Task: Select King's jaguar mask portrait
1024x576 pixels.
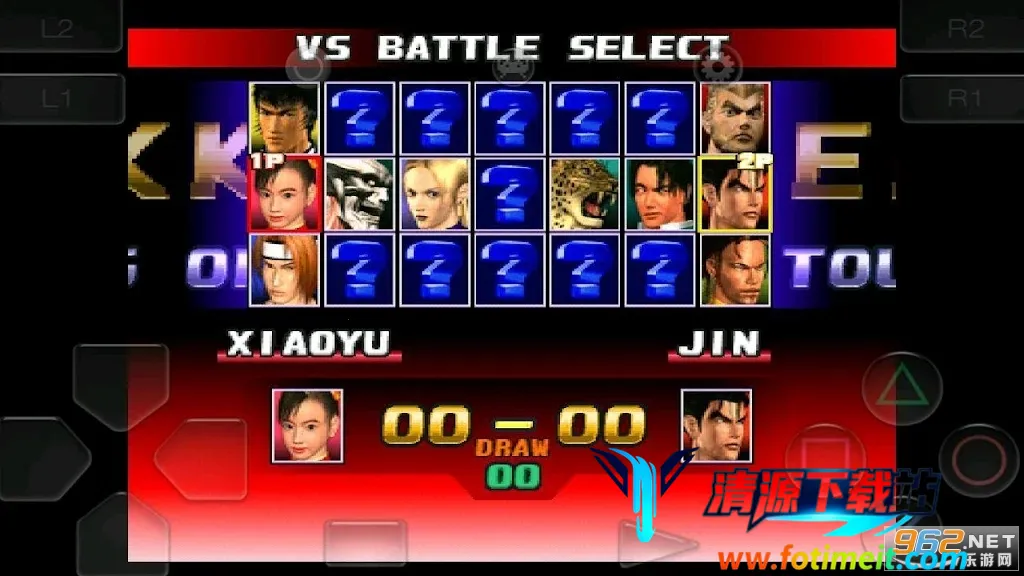Action: (585, 194)
